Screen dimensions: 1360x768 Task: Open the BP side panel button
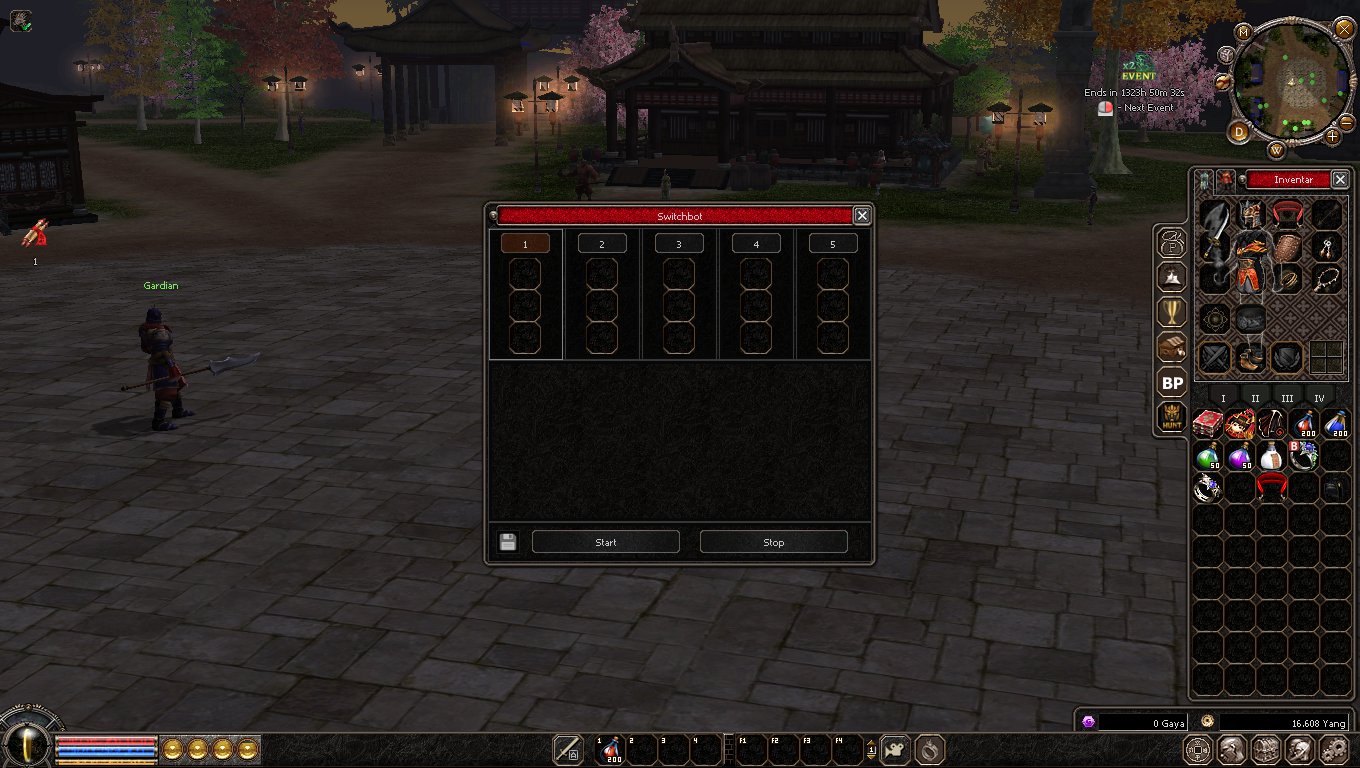click(x=1172, y=382)
